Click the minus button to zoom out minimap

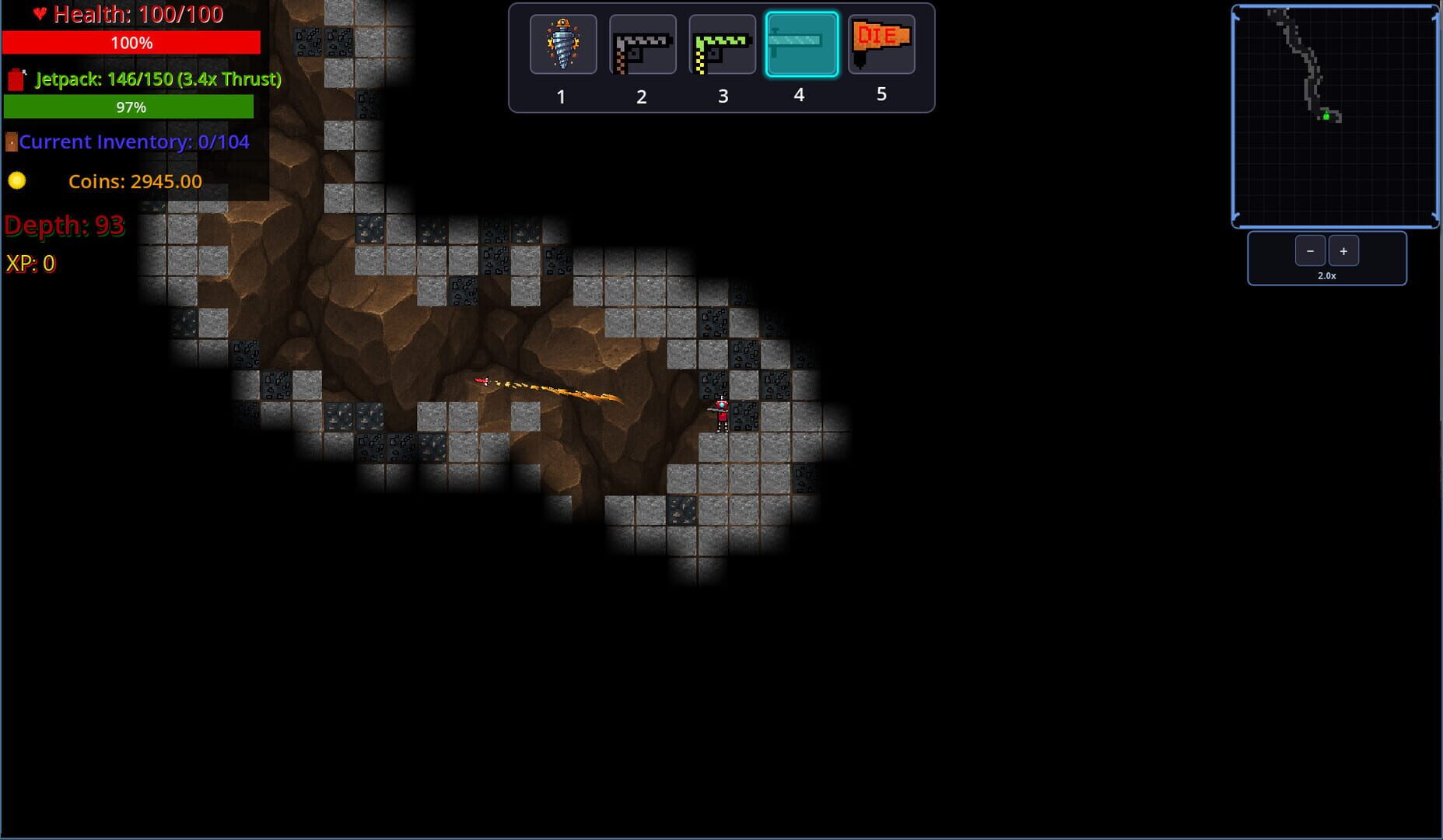1311,250
